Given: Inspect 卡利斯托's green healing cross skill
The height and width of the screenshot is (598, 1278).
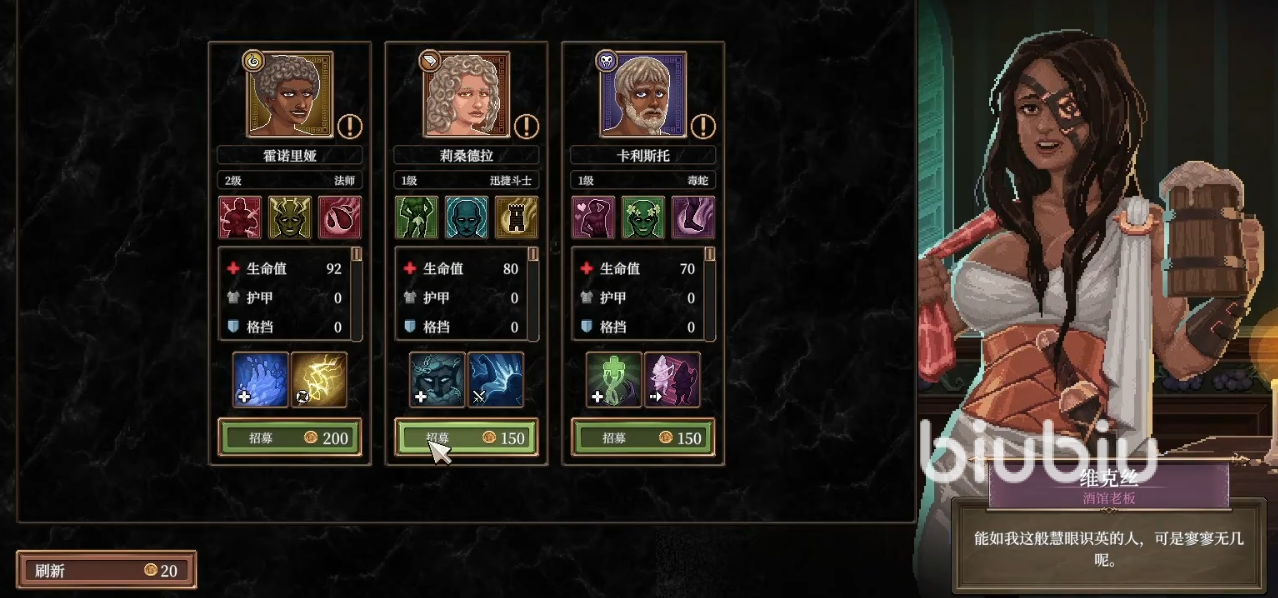Looking at the screenshot, I should (x=613, y=380).
